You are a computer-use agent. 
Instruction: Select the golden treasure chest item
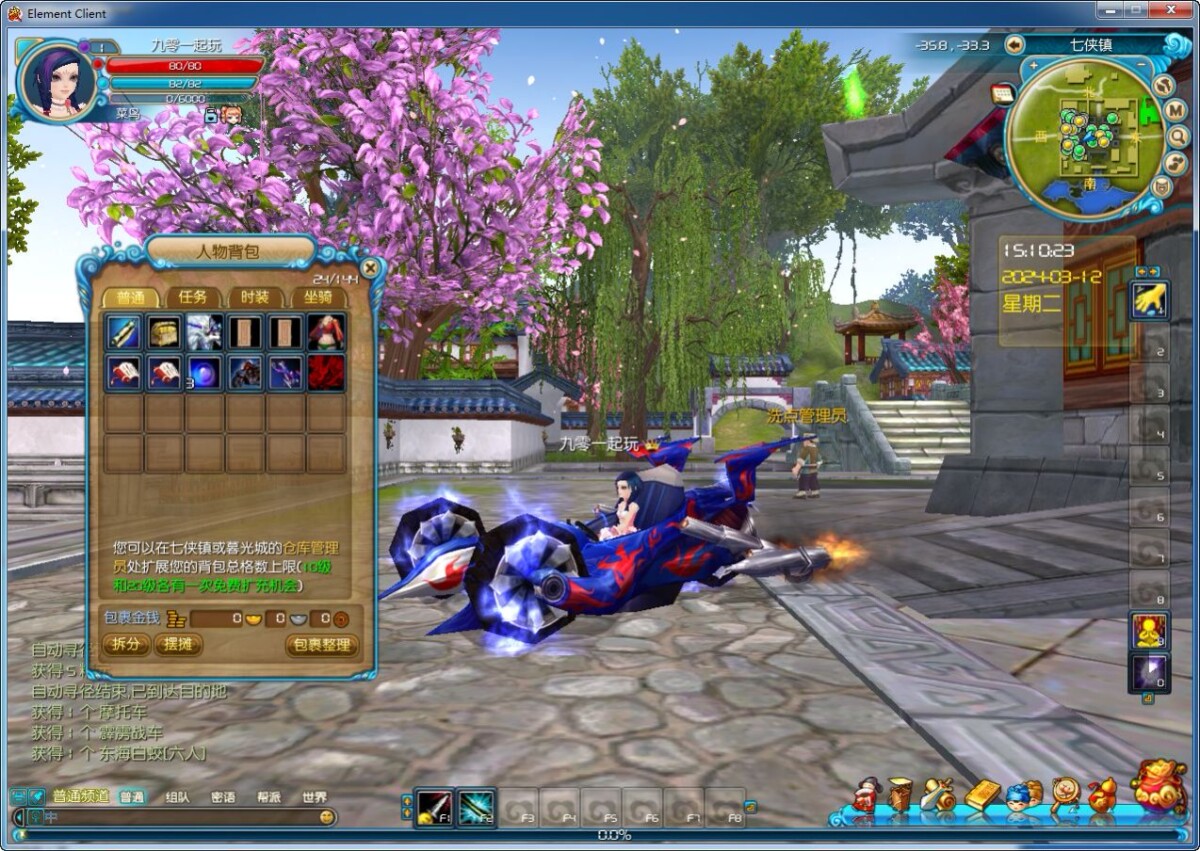point(164,332)
